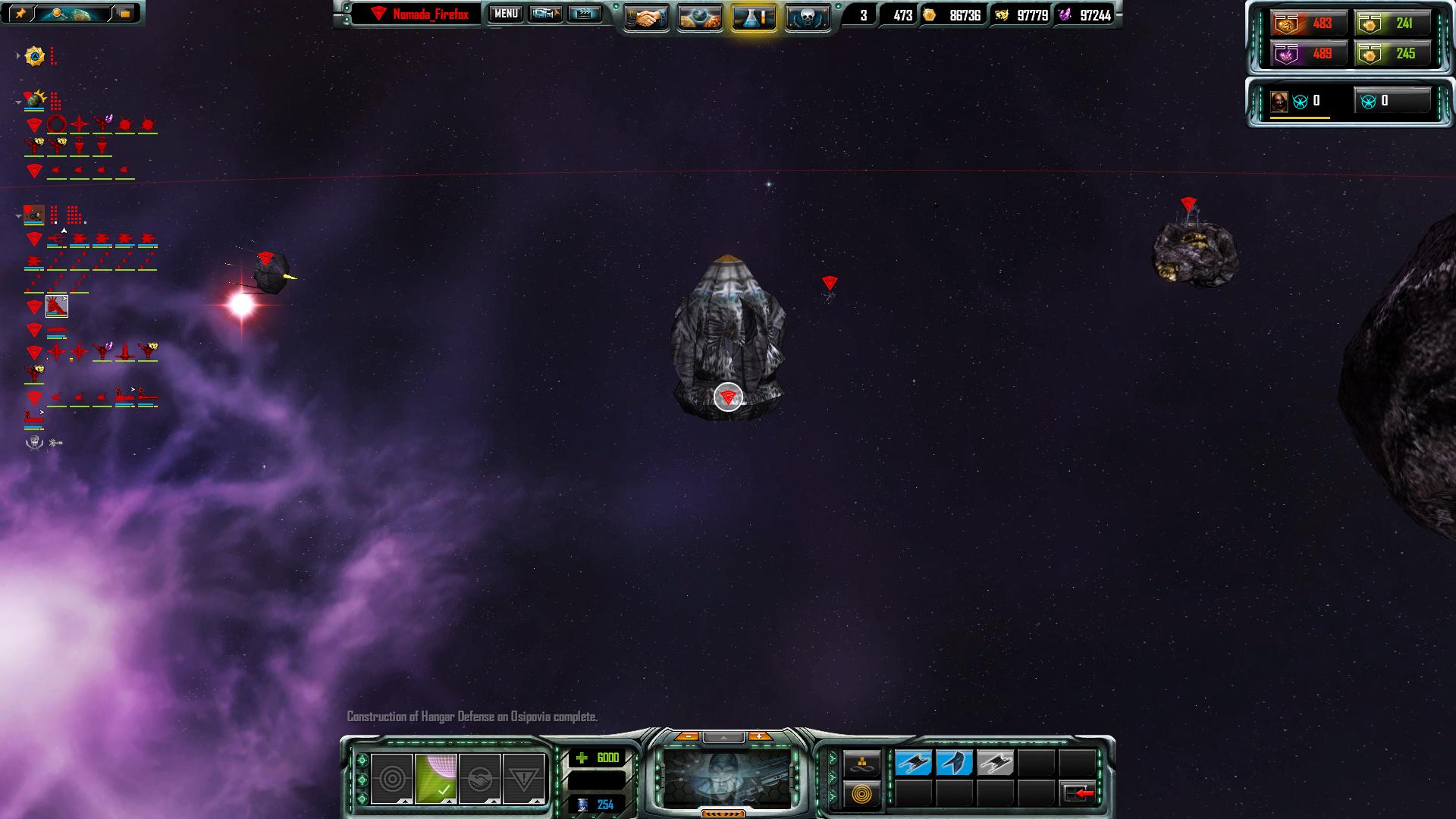This screenshot has height=819, width=1456.
Task: Choose the grey handshake ability slot
Action: pos(479,778)
